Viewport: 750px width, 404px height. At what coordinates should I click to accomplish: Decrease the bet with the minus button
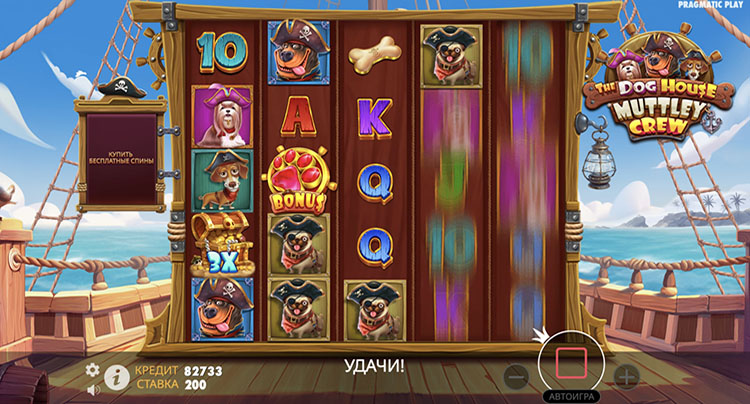coord(516,377)
